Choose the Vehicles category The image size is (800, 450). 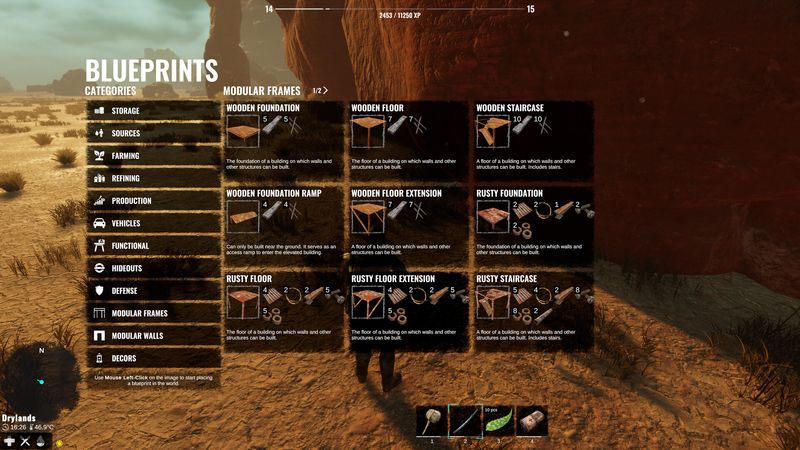point(152,223)
